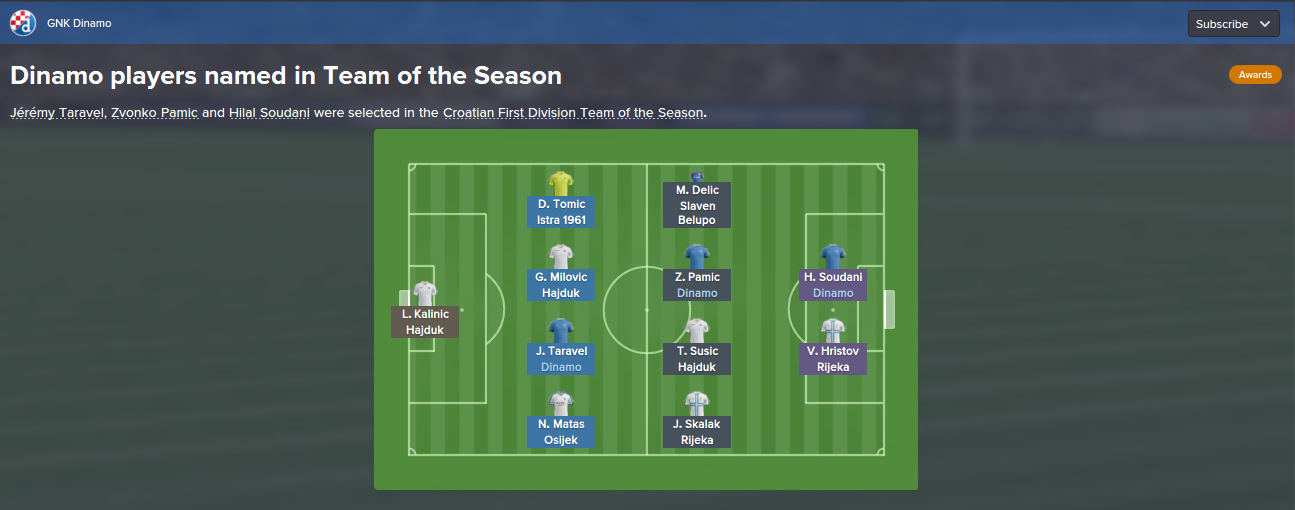This screenshot has width=1295, height=510.
Task: Select M. Delic of Slaven Belupo
Action: coord(697,204)
